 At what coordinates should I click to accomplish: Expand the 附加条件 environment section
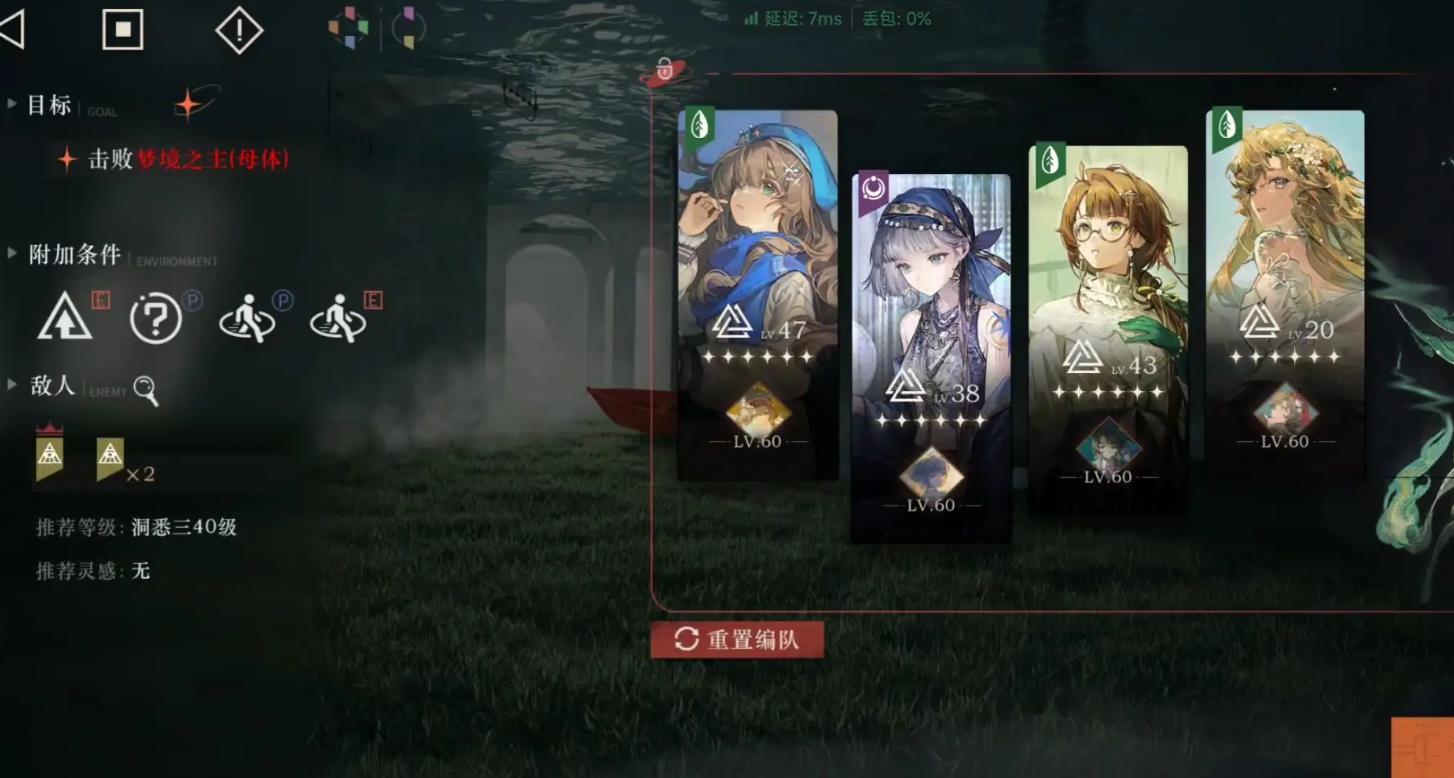(x=12, y=254)
